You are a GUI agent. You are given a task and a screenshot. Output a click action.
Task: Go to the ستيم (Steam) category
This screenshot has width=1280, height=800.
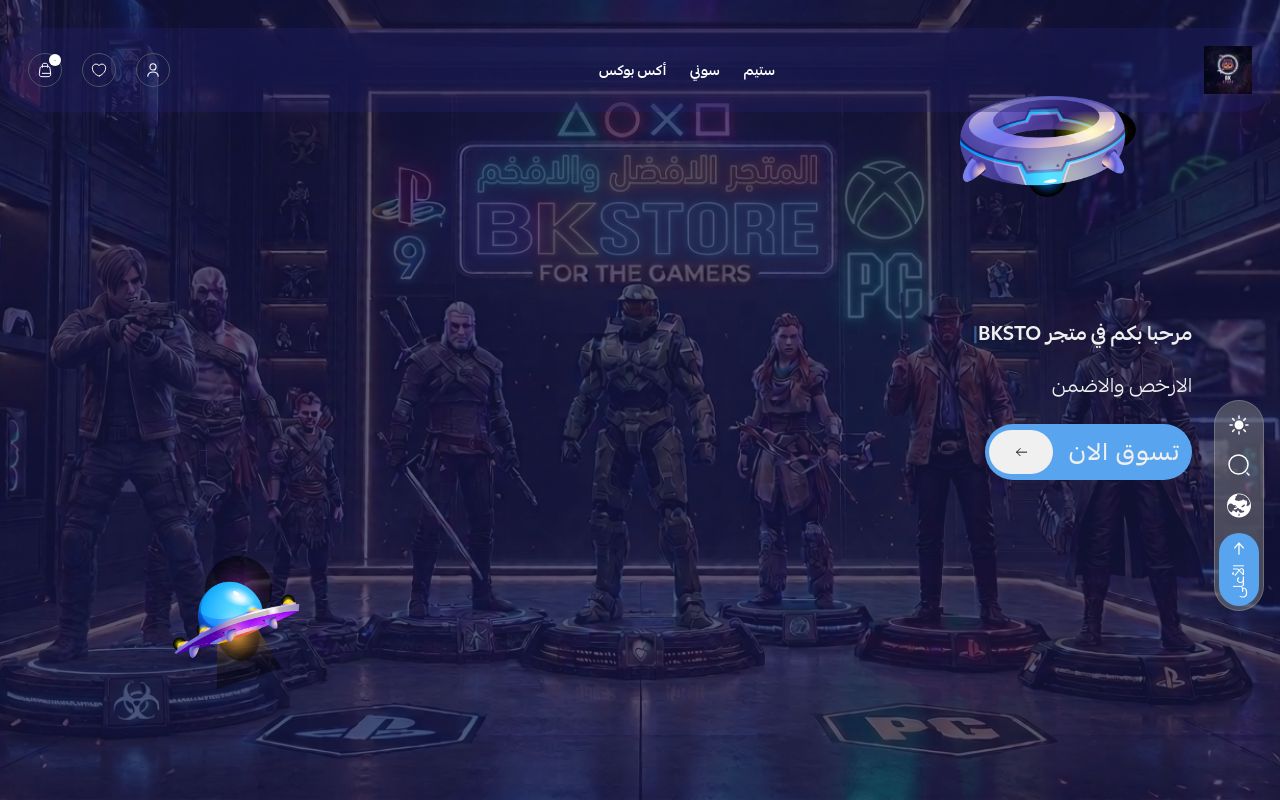[759, 71]
